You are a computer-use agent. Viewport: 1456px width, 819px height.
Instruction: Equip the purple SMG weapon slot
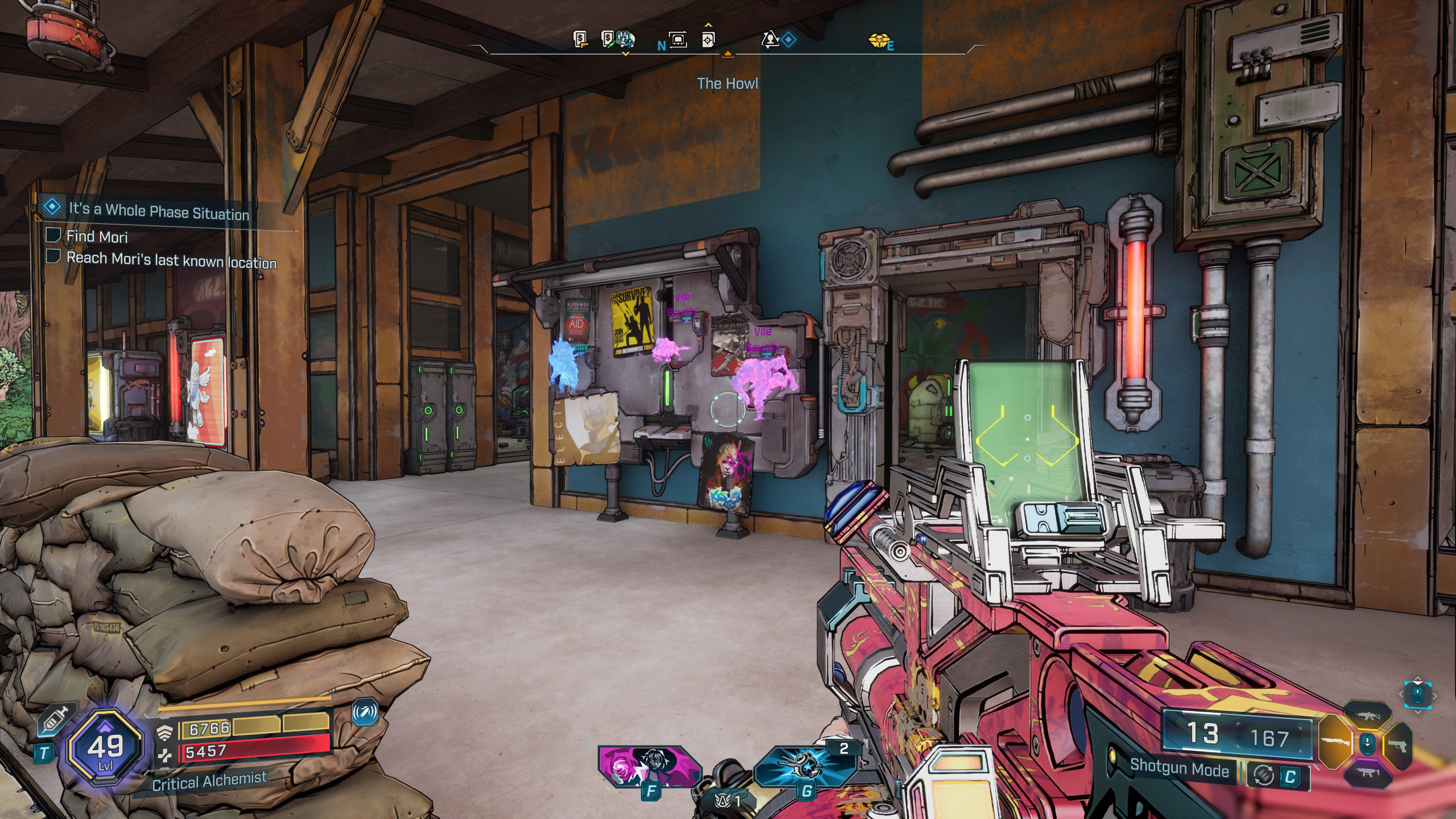pos(1366,772)
